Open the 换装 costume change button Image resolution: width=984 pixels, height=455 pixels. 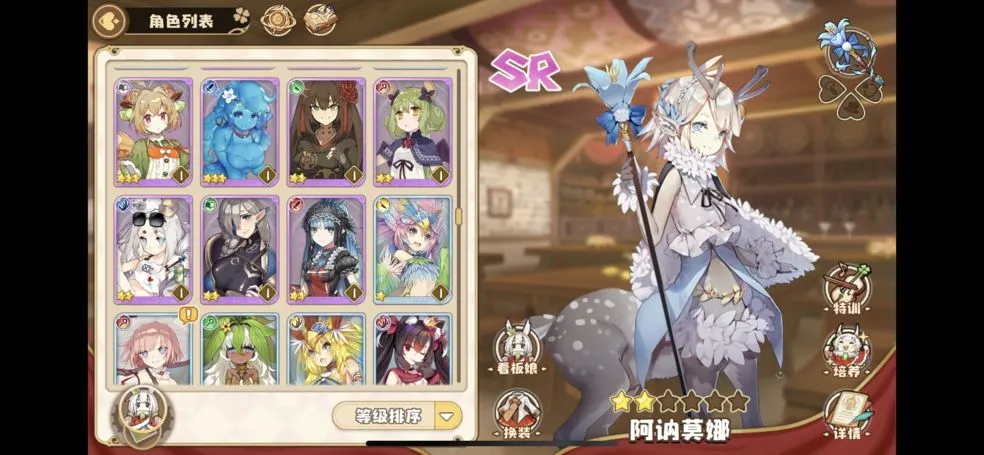coord(518,413)
